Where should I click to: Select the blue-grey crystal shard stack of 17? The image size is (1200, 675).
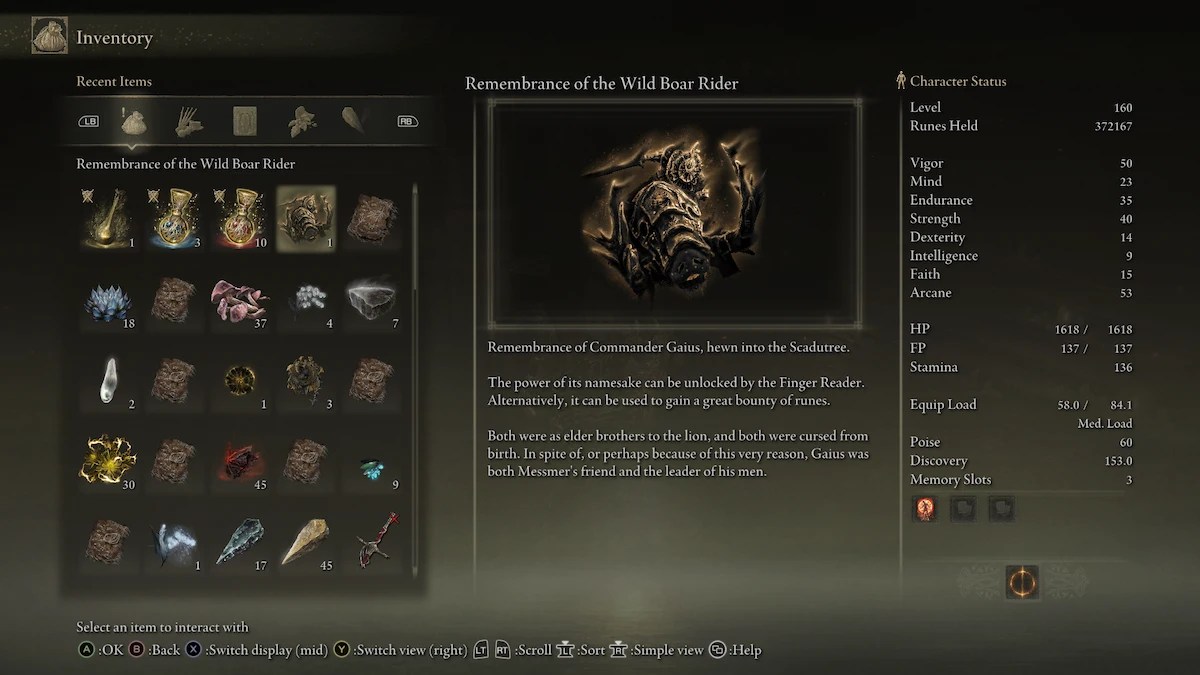(239, 541)
